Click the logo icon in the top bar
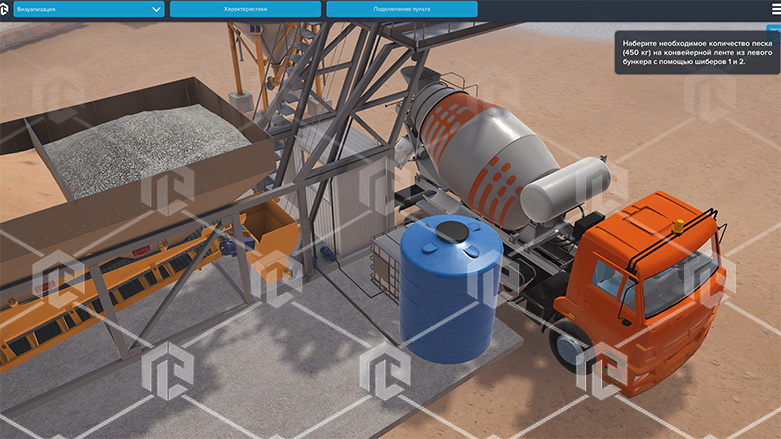The width and height of the screenshot is (781, 439). tap(5, 9)
